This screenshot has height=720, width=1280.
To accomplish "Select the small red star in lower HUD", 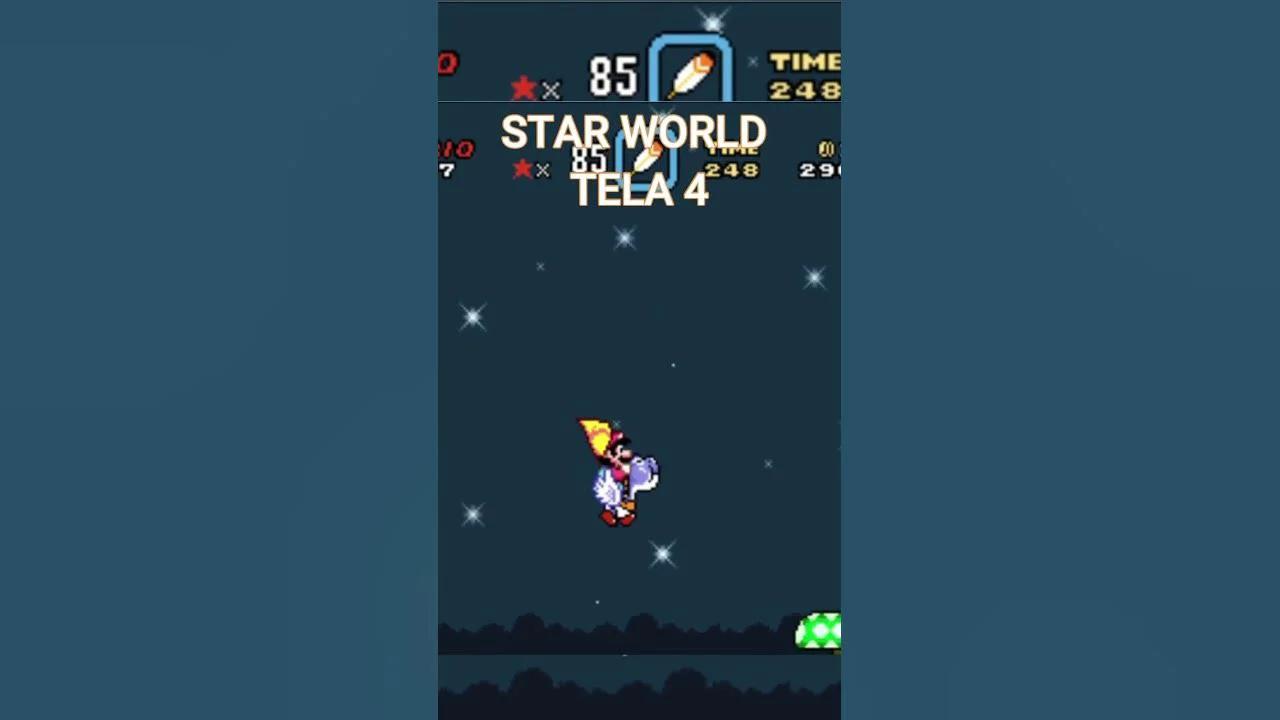I will pyautogui.click(x=521, y=169).
